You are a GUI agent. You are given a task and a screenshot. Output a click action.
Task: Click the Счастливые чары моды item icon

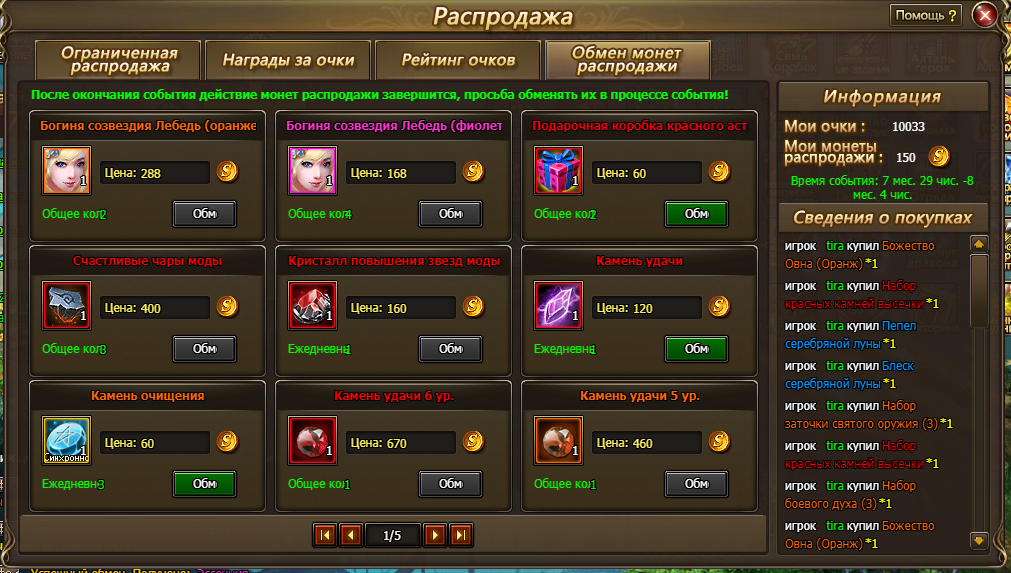pyautogui.click(x=67, y=306)
